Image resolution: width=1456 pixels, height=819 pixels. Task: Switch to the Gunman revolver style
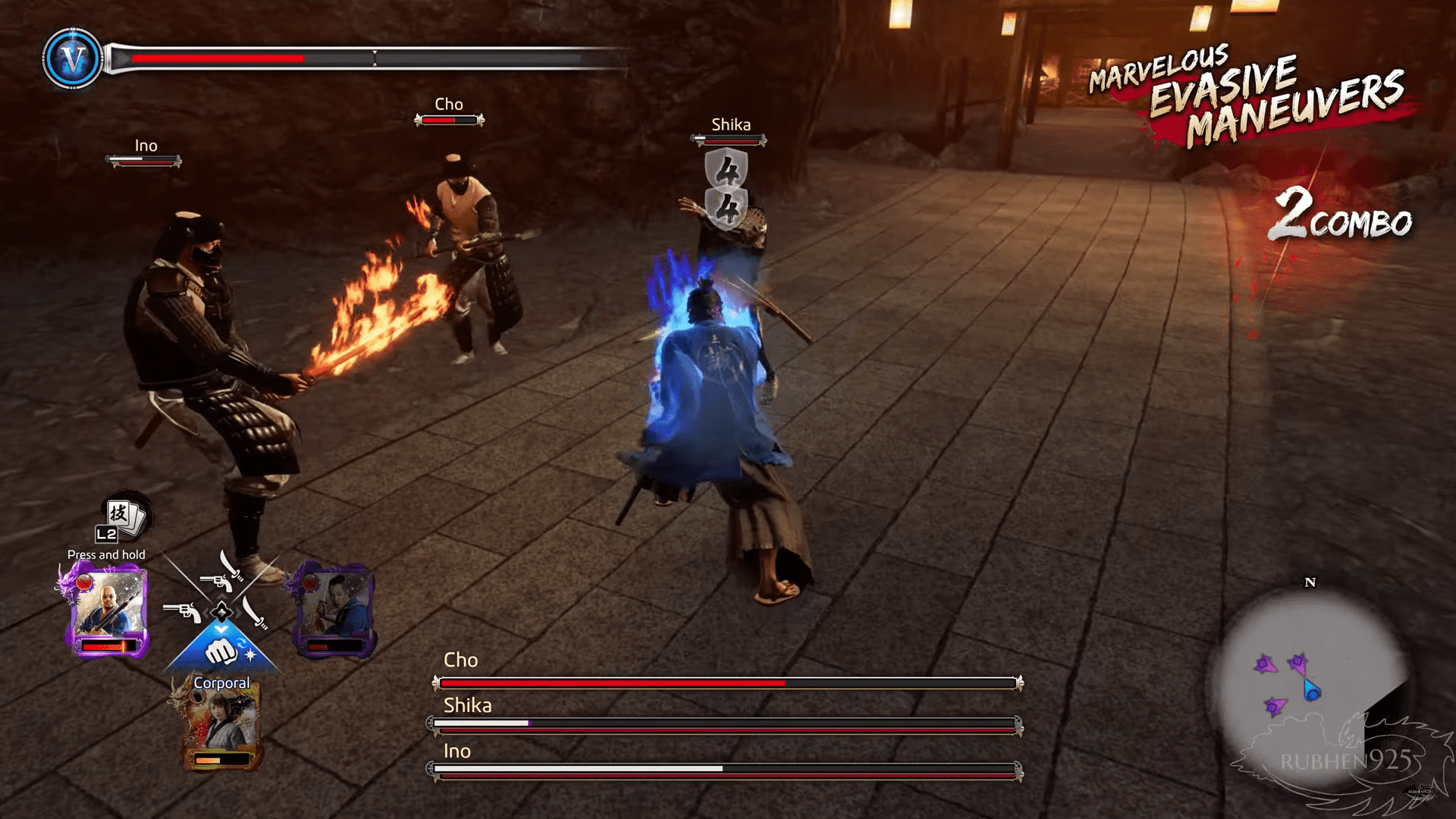182,611
